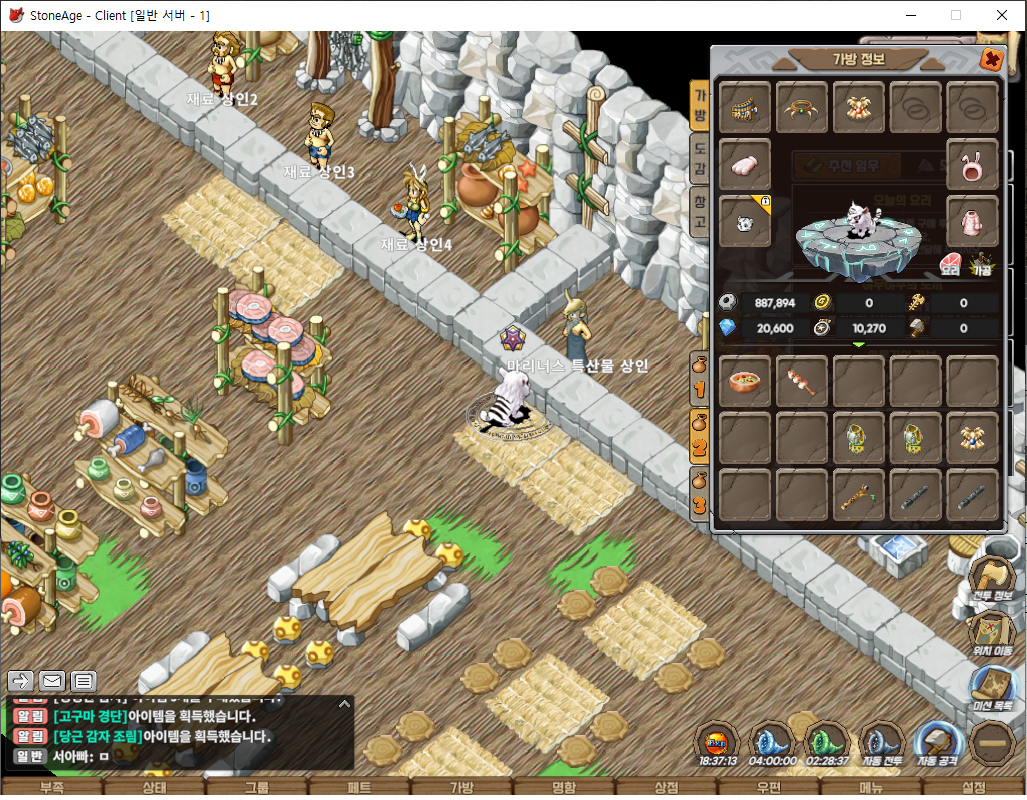Open the 요리 cooking button

(x=952, y=265)
